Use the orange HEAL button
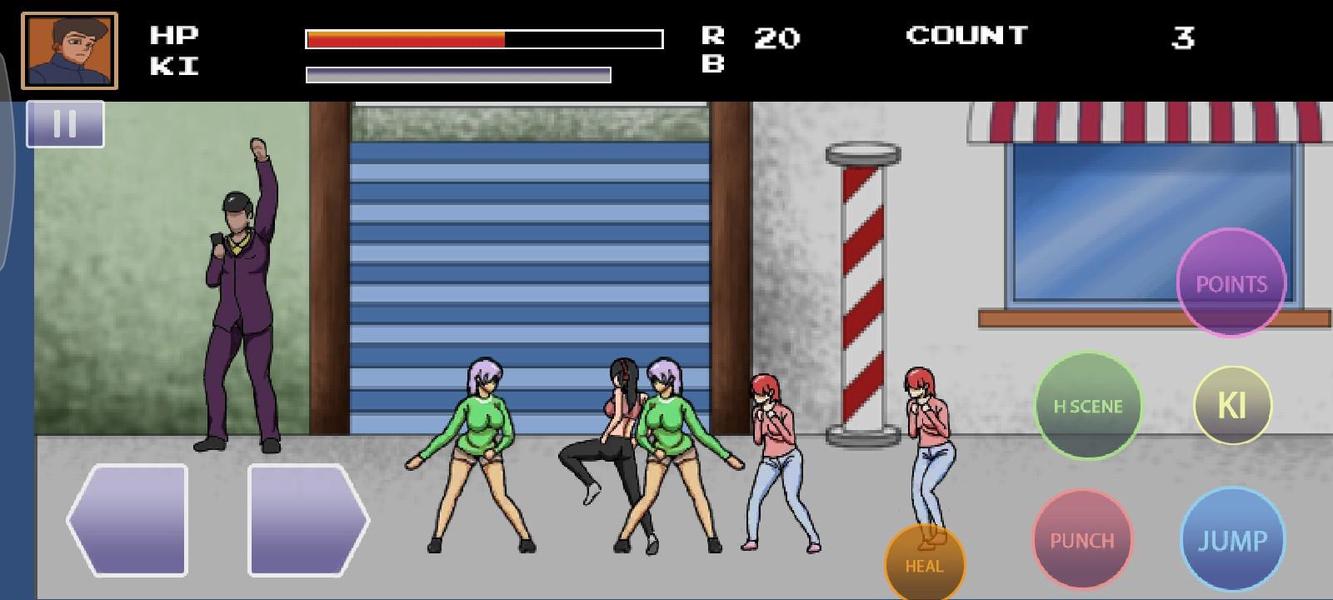Image resolution: width=1333 pixels, height=600 pixels. (x=925, y=562)
